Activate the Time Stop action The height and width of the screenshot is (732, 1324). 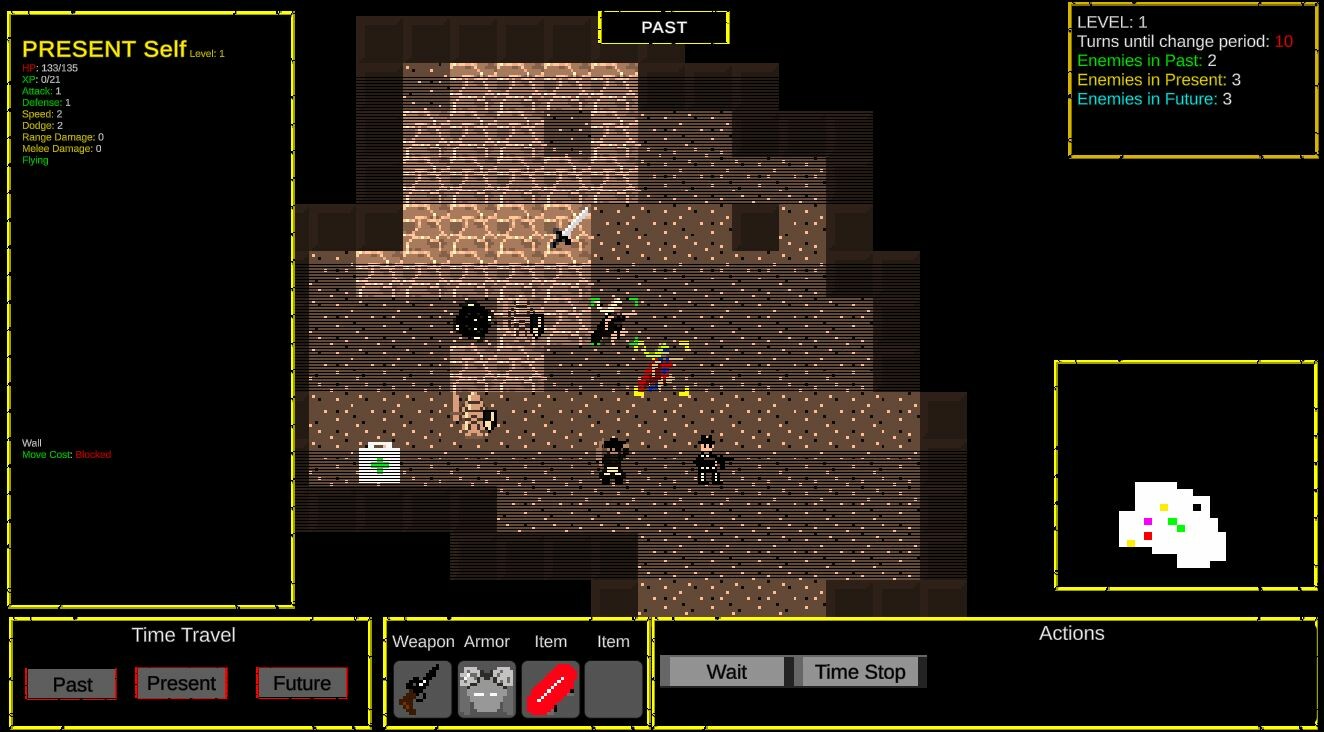[861, 671]
